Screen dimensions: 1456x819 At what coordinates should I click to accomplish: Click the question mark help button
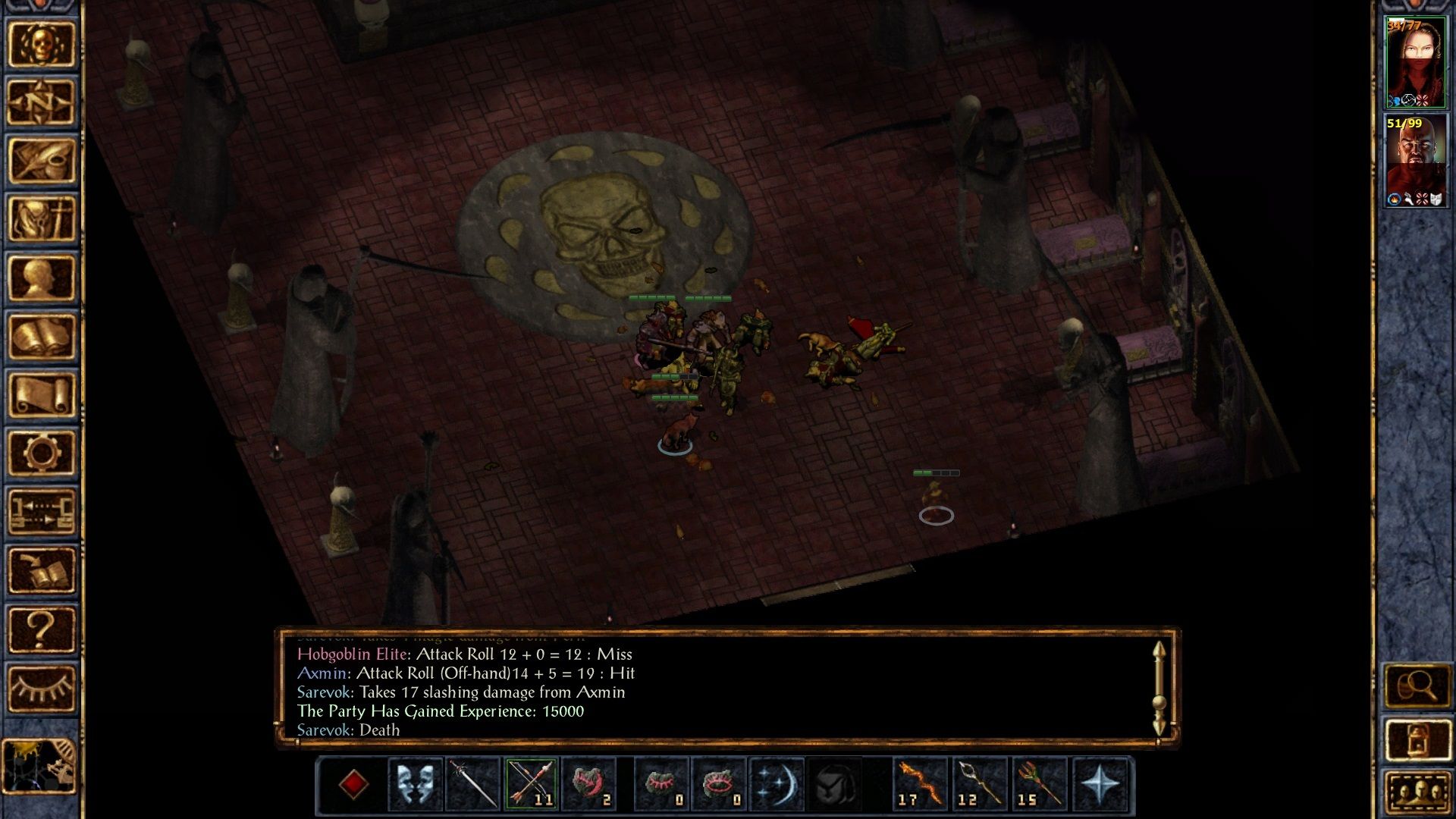(42, 629)
